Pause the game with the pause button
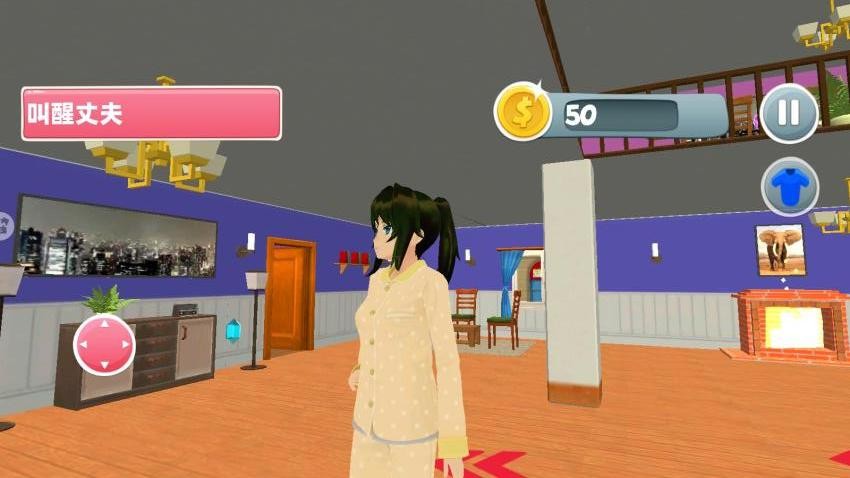 (788, 112)
